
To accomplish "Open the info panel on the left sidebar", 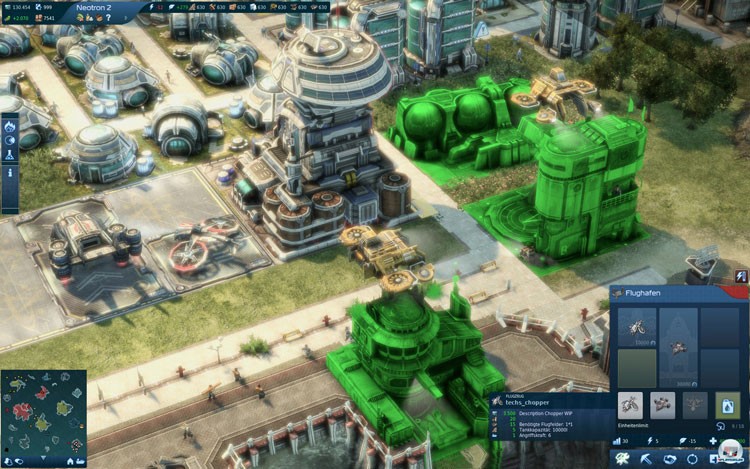I will (9, 172).
